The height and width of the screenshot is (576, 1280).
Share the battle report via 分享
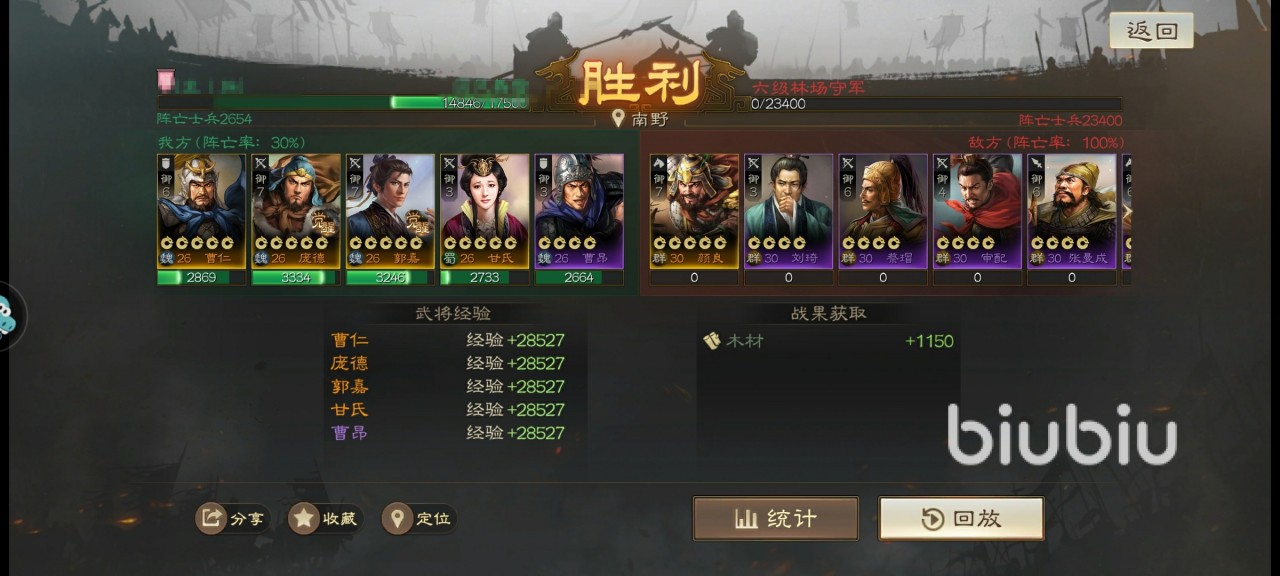[232, 518]
